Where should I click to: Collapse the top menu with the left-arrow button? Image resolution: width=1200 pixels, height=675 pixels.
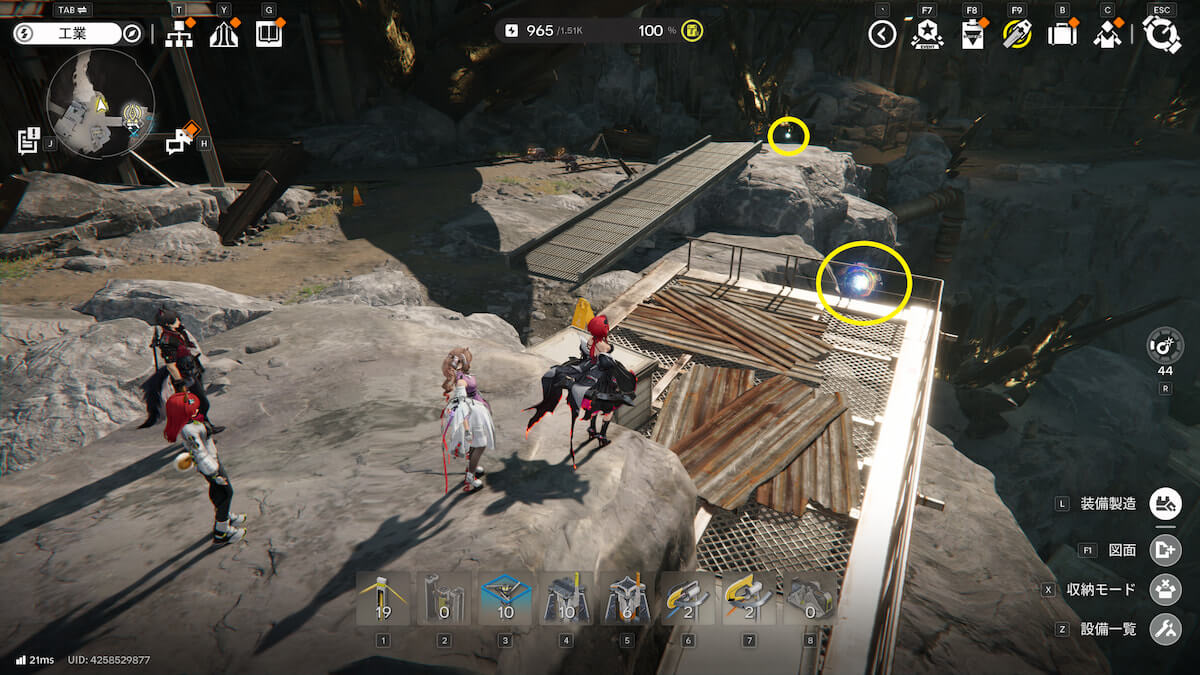pos(882,35)
